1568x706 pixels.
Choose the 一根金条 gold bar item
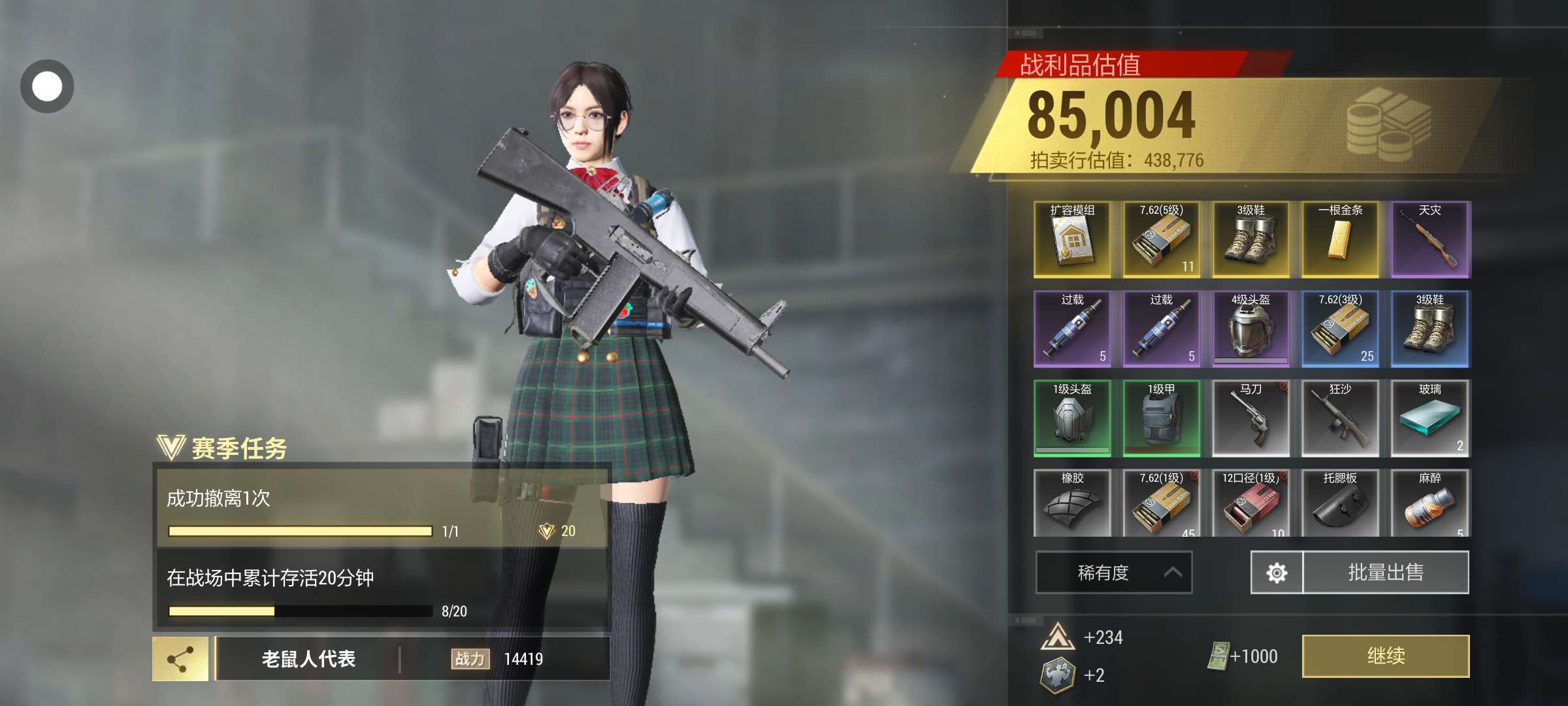click(1340, 239)
